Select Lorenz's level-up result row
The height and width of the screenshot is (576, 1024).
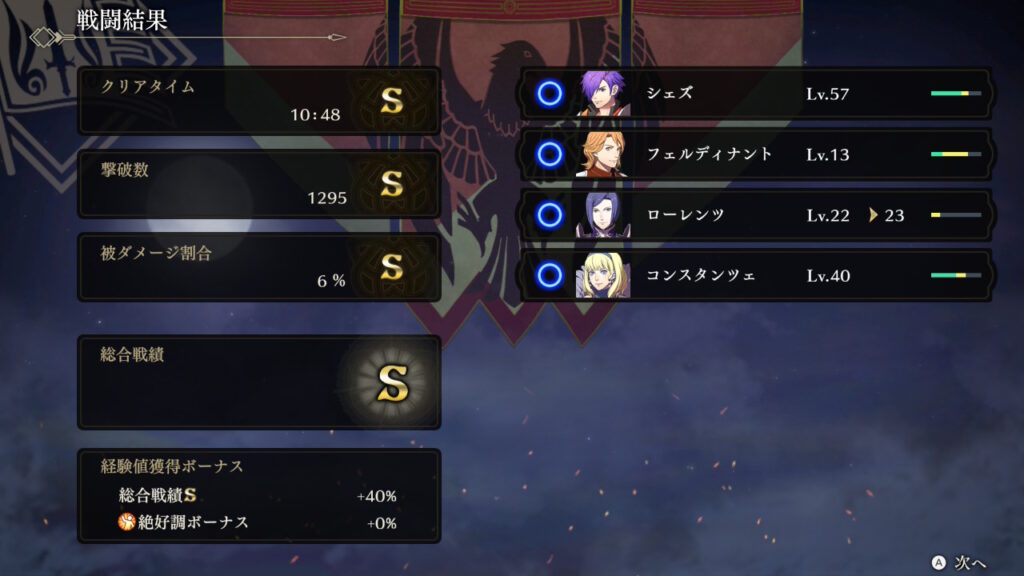click(755, 214)
